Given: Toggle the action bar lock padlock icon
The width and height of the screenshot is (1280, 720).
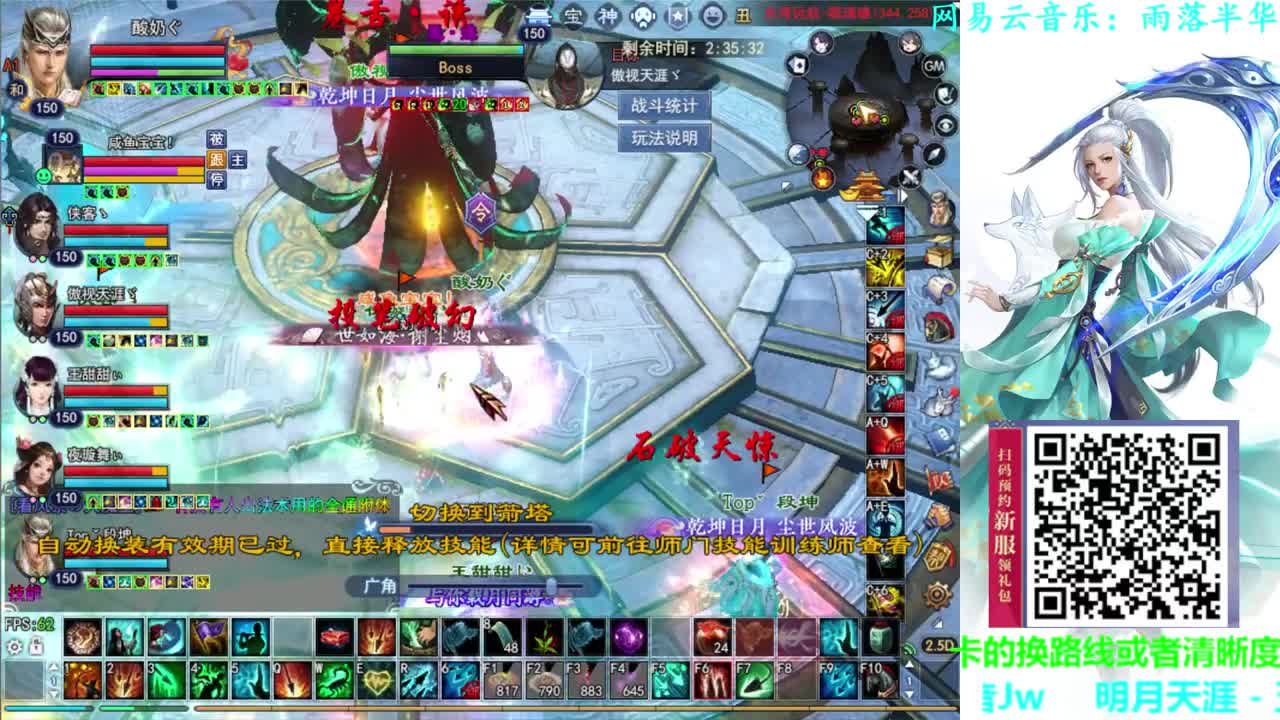Looking at the screenshot, I should [37, 647].
